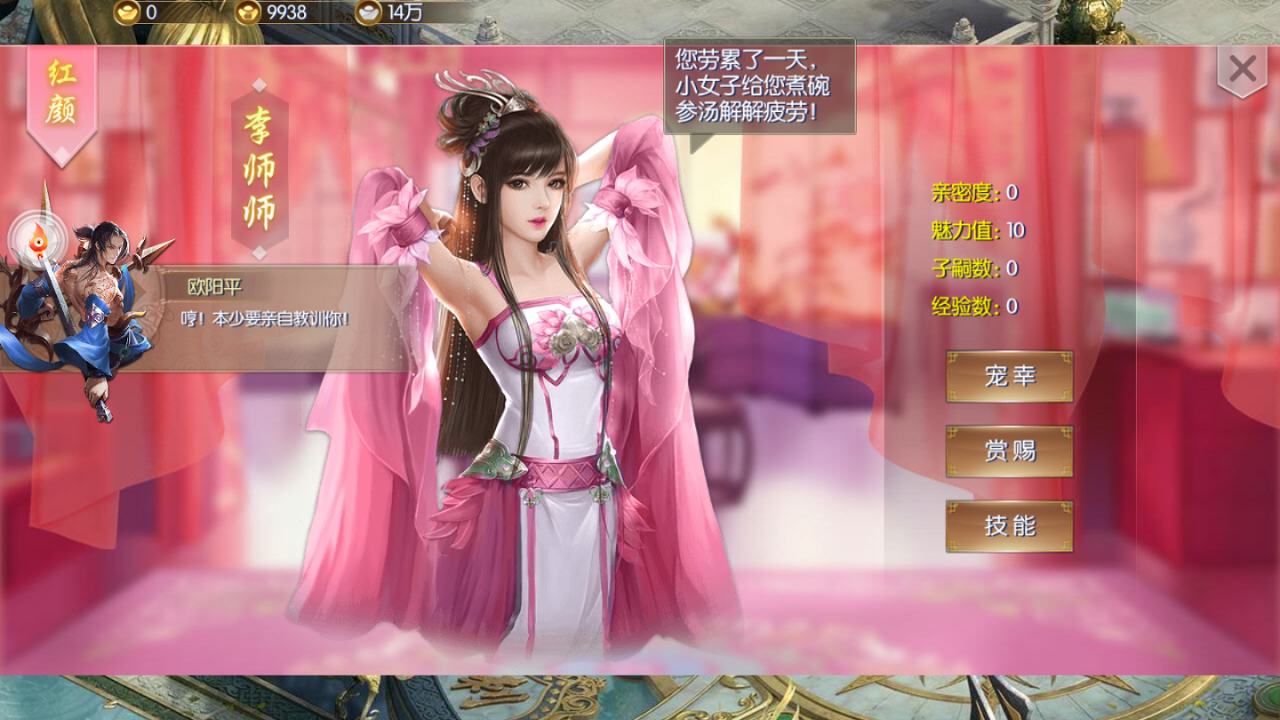Open the 赏赐 reward option
Image resolution: width=1280 pixels, height=720 pixels.
click(1009, 452)
